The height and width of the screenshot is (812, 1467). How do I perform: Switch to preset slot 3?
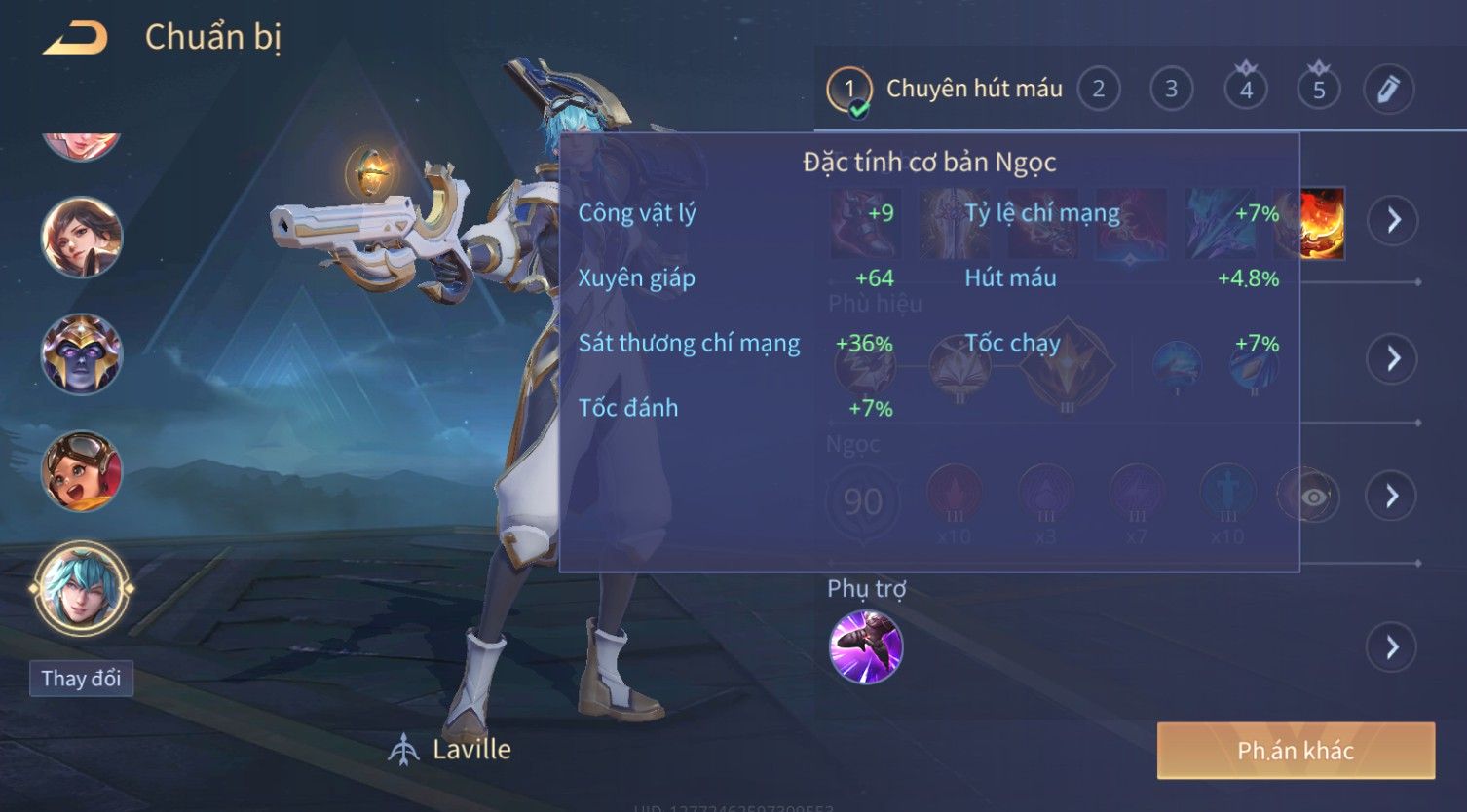1171,90
